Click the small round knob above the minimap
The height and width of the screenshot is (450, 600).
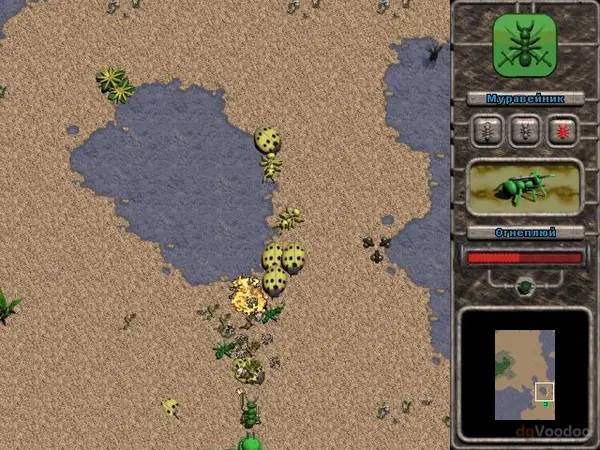pyautogui.click(x=524, y=287)
